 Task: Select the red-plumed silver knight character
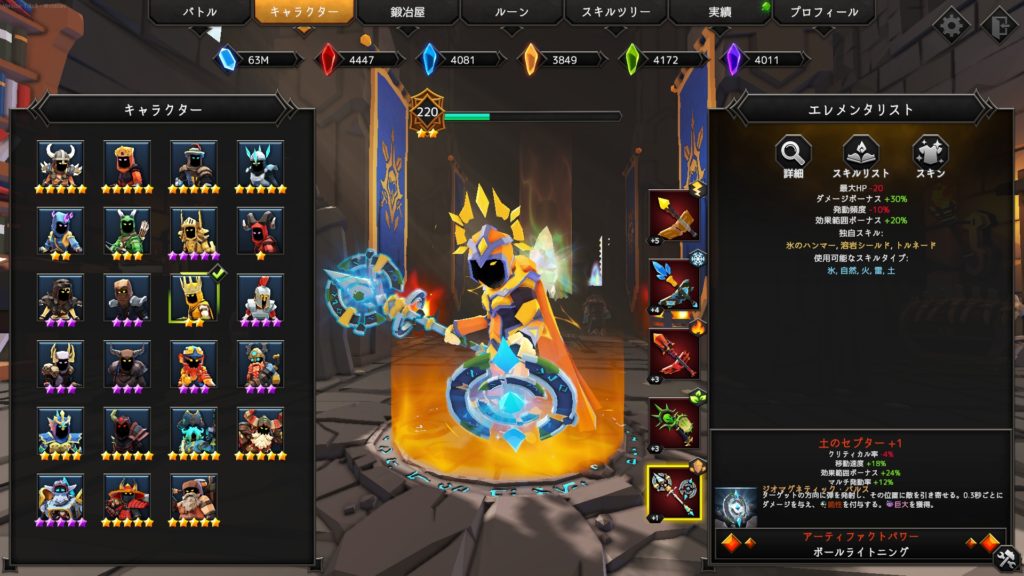(x=260, y=297)
